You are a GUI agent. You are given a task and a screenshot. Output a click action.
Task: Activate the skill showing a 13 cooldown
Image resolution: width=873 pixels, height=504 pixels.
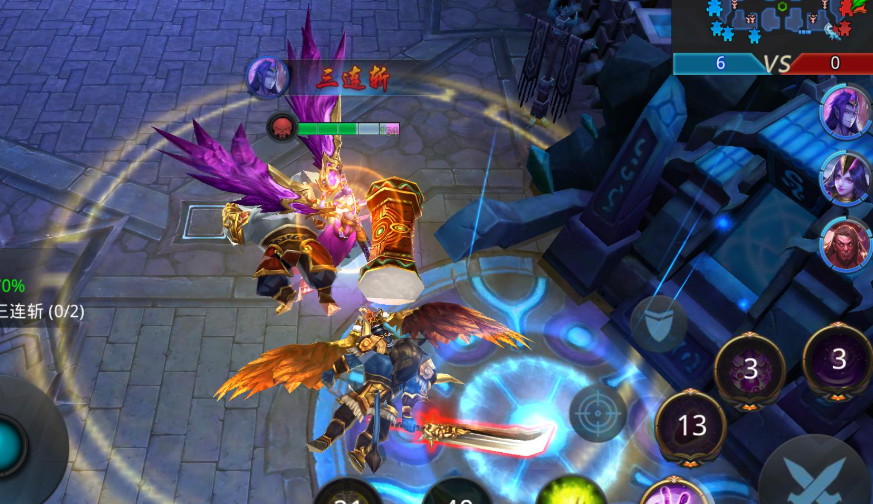coord(692,427)
